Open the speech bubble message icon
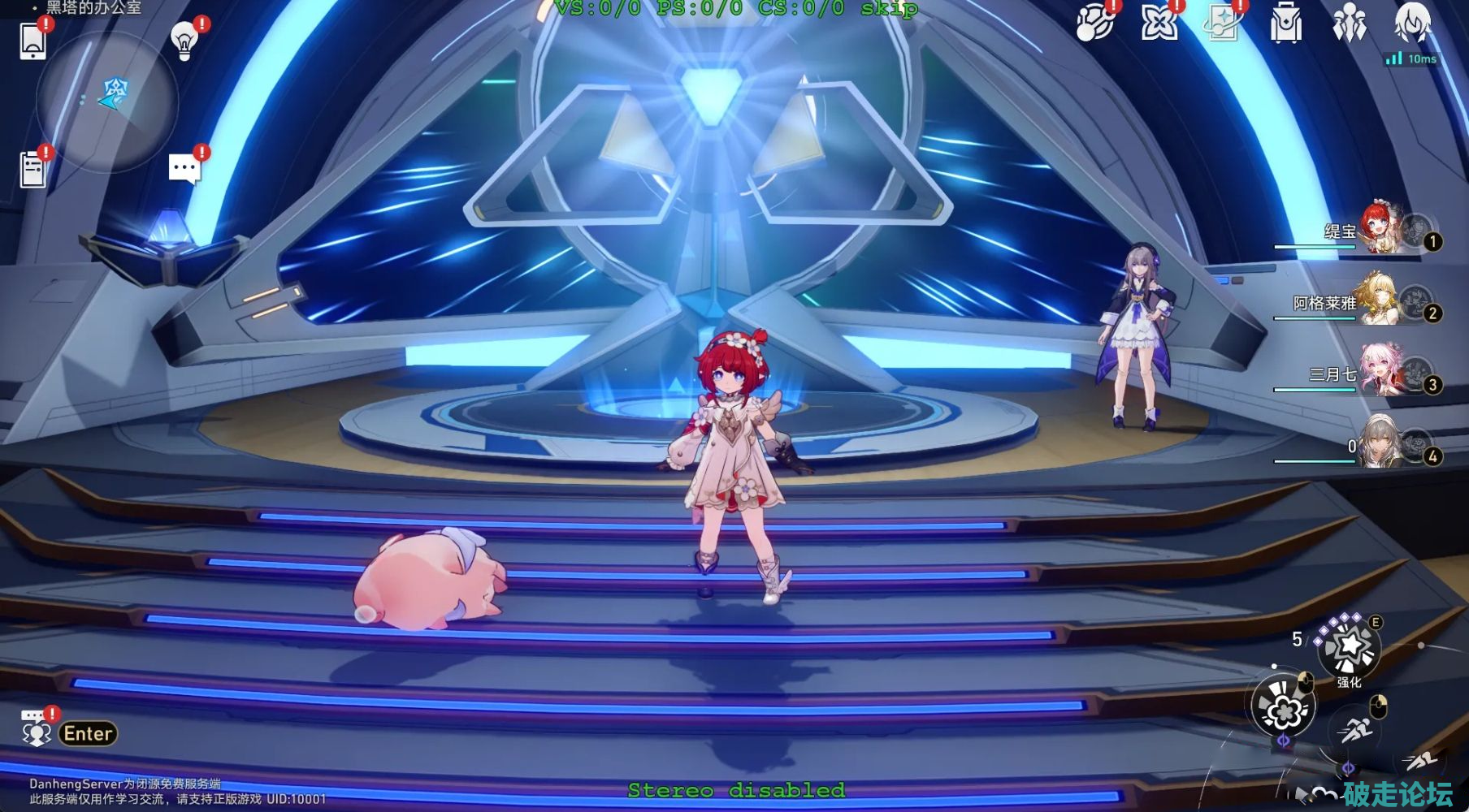 tap(184, 169)
